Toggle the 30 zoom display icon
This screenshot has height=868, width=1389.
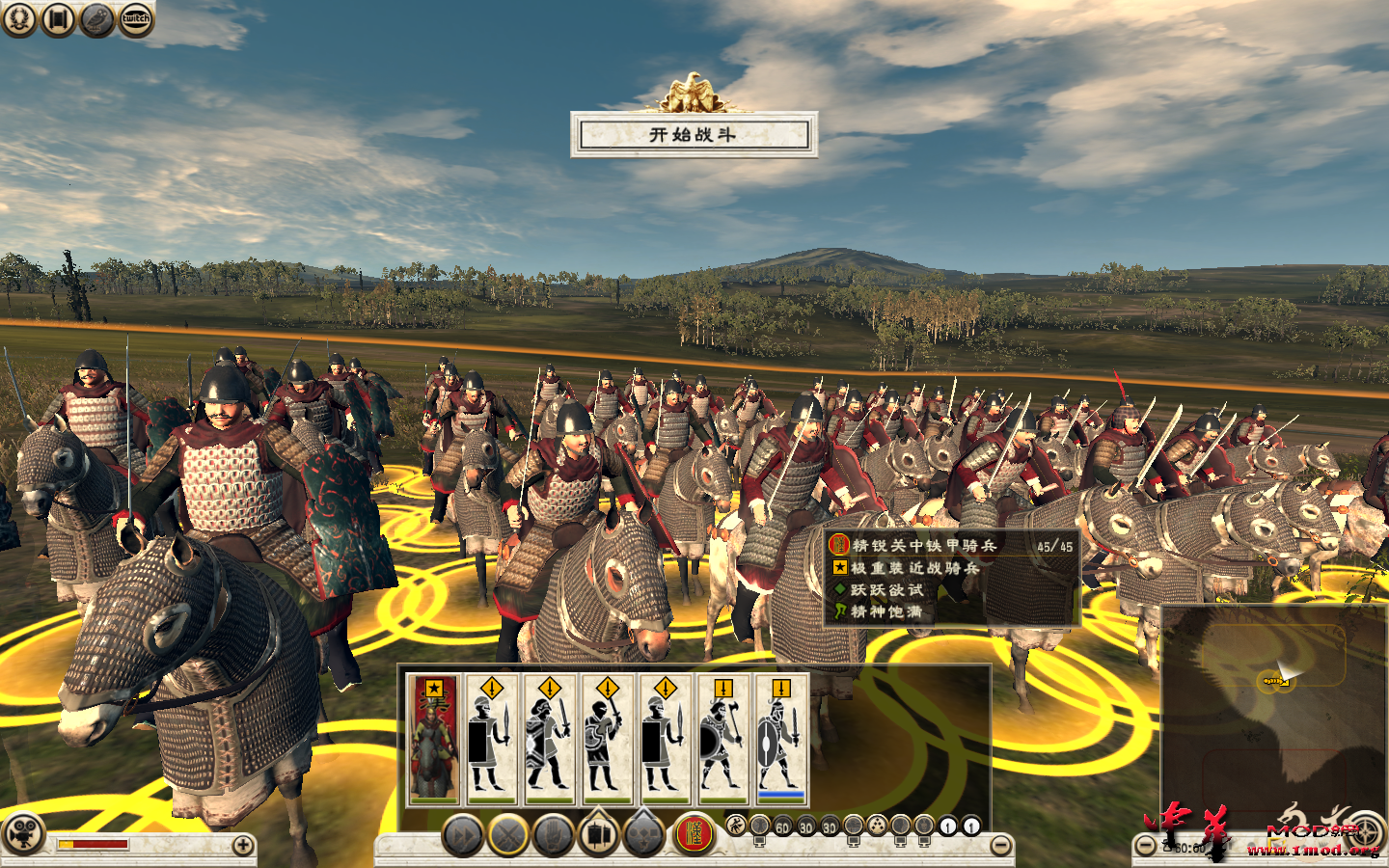pos(804,826)
